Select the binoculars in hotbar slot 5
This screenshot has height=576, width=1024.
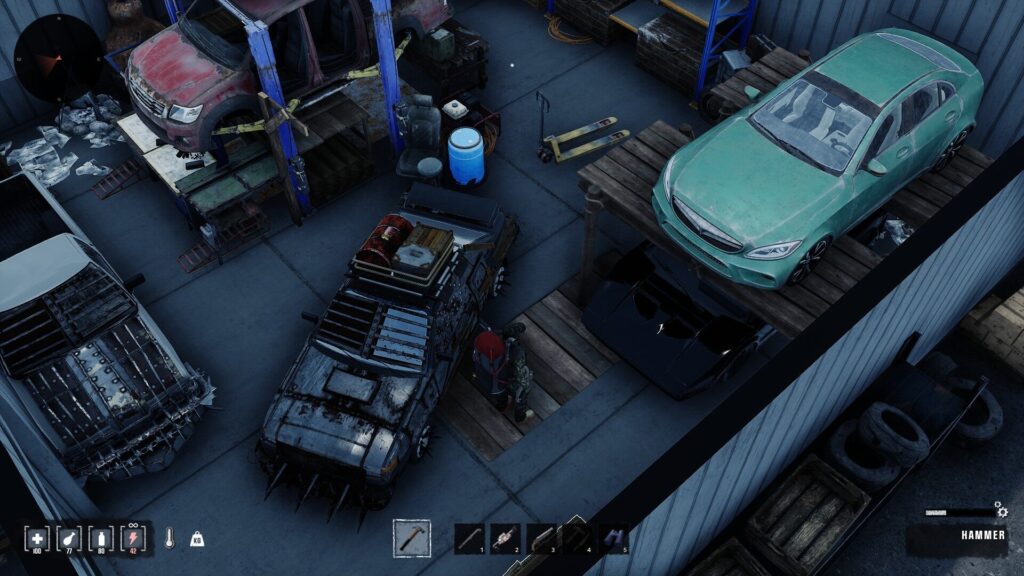pyautogui.click(x=613, y=538)
